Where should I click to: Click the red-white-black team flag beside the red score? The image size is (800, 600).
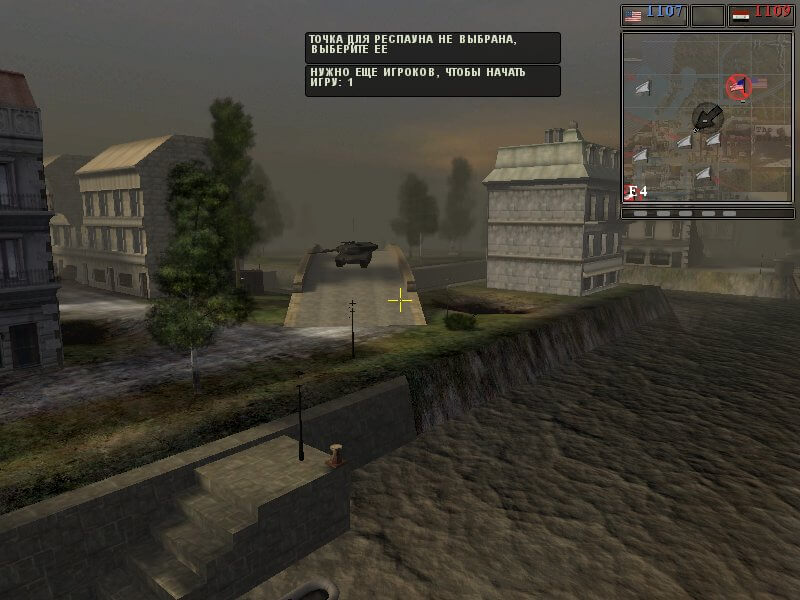[x=740, y=15]
